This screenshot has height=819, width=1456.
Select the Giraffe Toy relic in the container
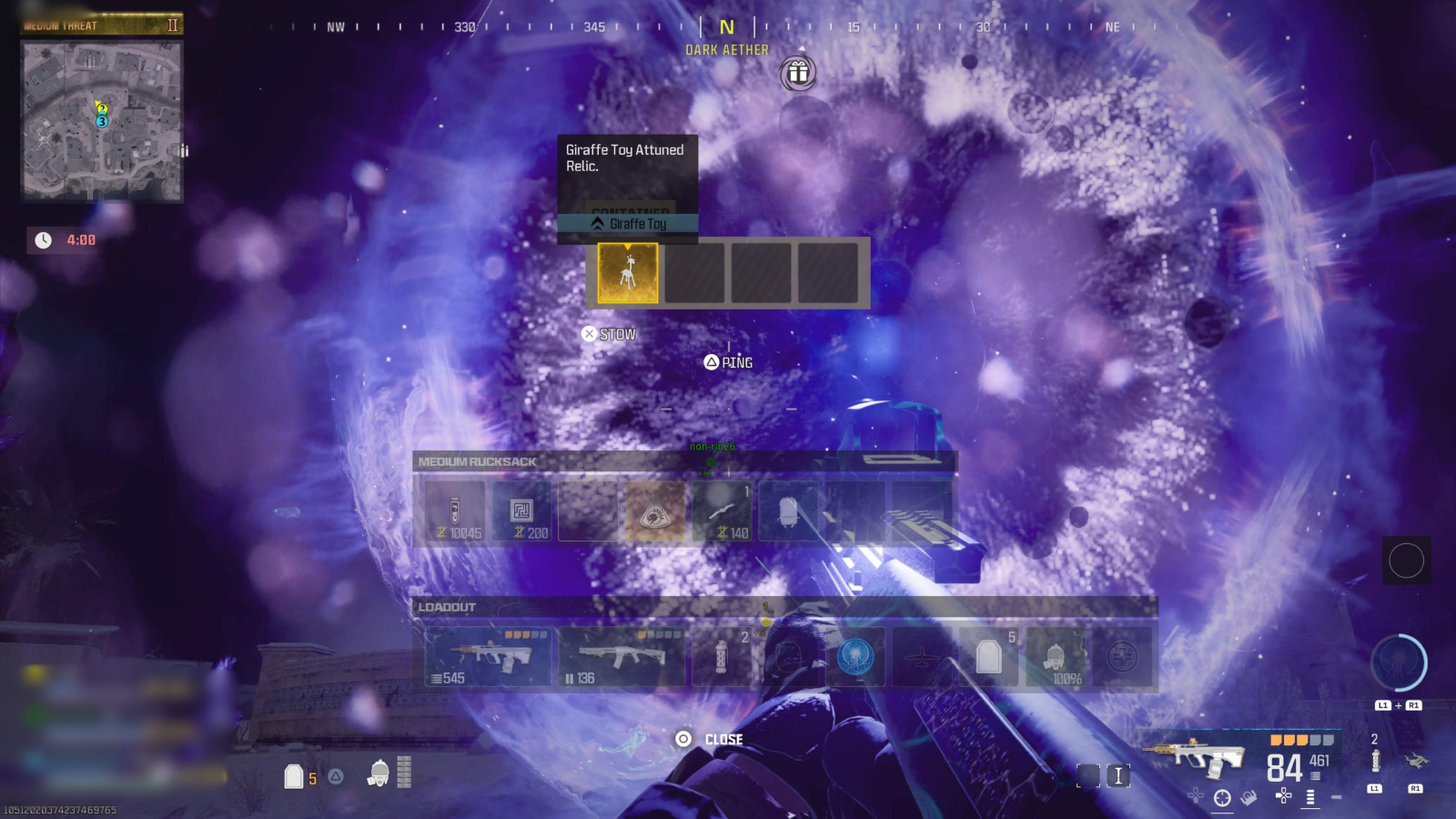pyautogui.click(x=627, y=272)
